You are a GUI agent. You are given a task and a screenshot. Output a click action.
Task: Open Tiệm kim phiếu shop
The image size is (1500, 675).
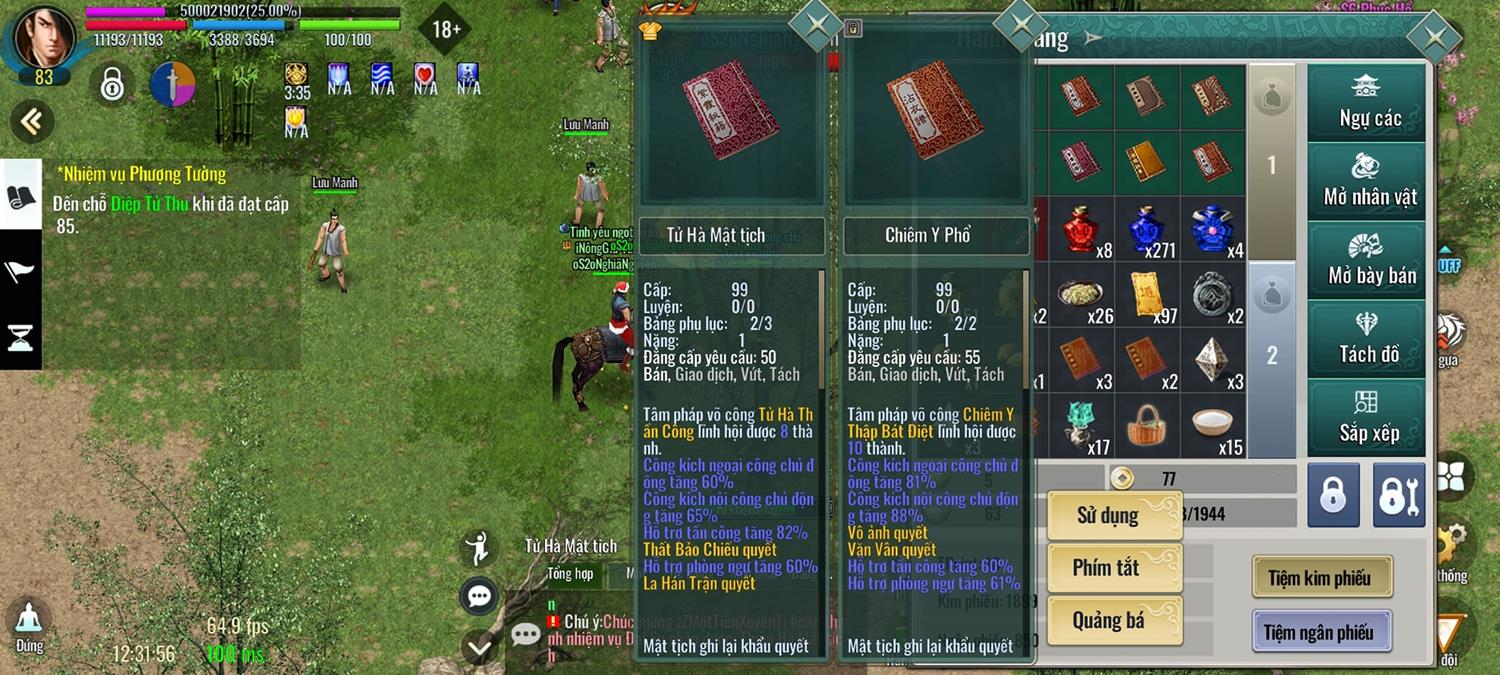point(1318,578)
